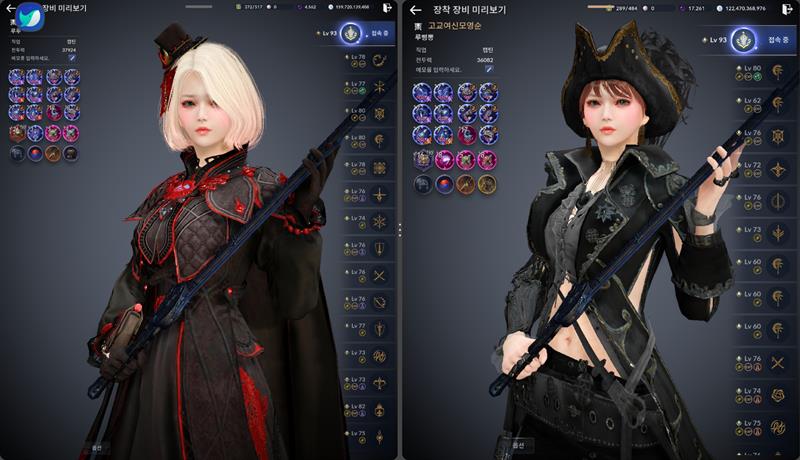Open the blue bird app icon overlay
This screenshot has width=800, height=460.
point(29,19)
